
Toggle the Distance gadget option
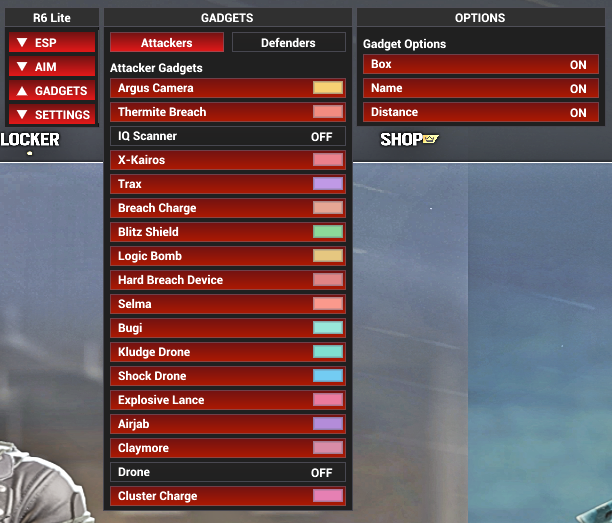click(480, 112)
